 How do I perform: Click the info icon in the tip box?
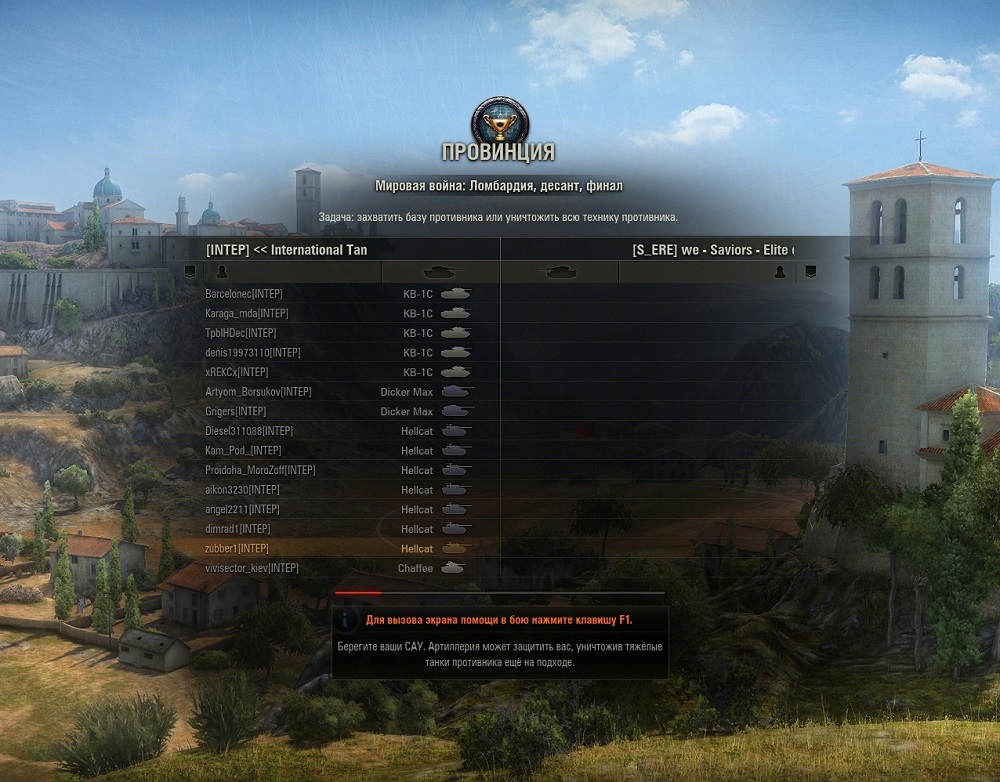pos(347,619)
